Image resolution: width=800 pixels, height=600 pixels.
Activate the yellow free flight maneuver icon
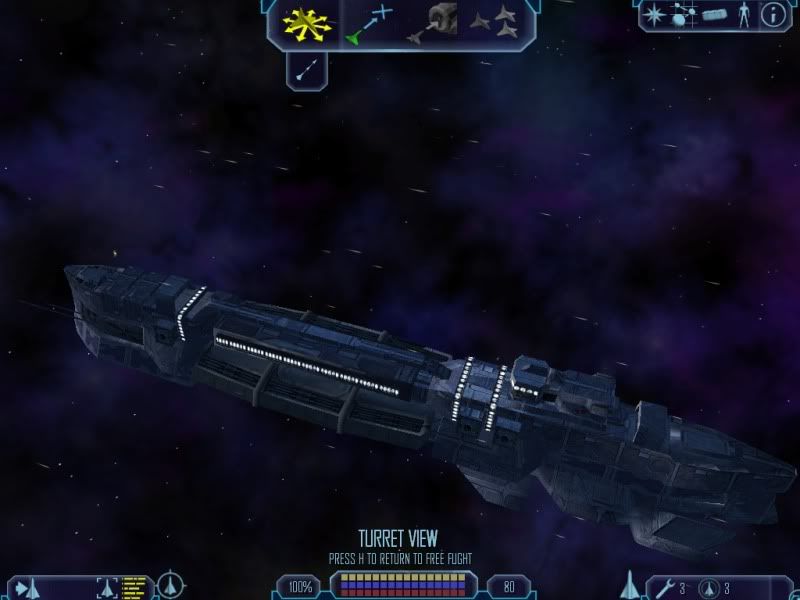point(306,23)
